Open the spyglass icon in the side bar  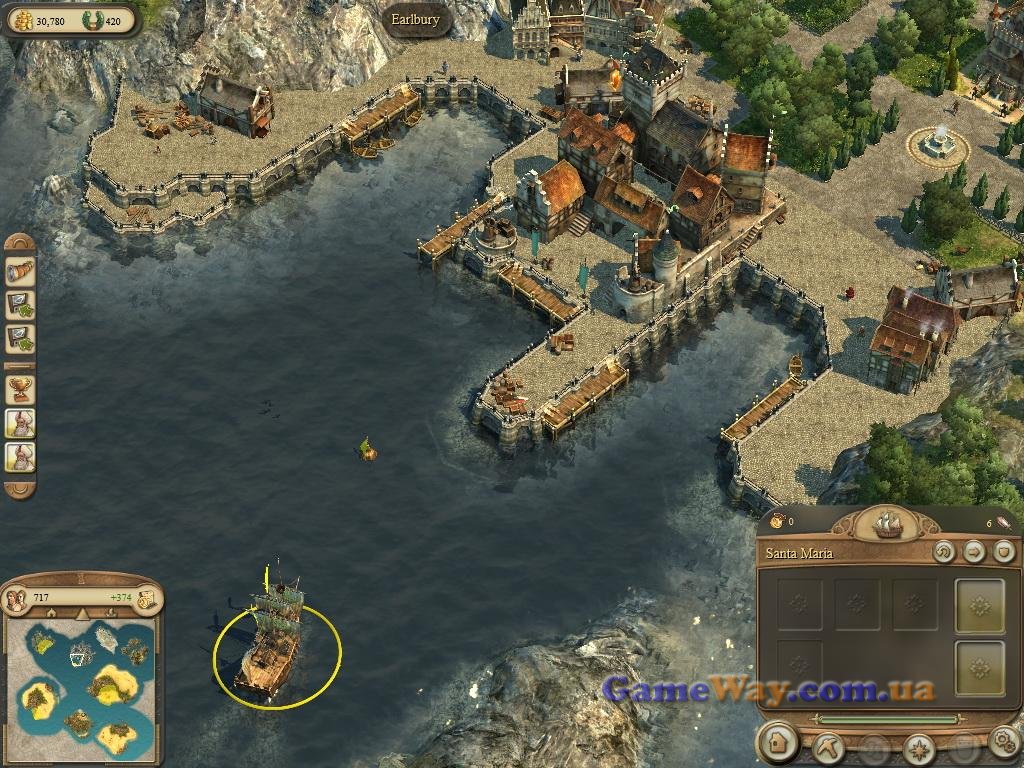tap(20, 272)
